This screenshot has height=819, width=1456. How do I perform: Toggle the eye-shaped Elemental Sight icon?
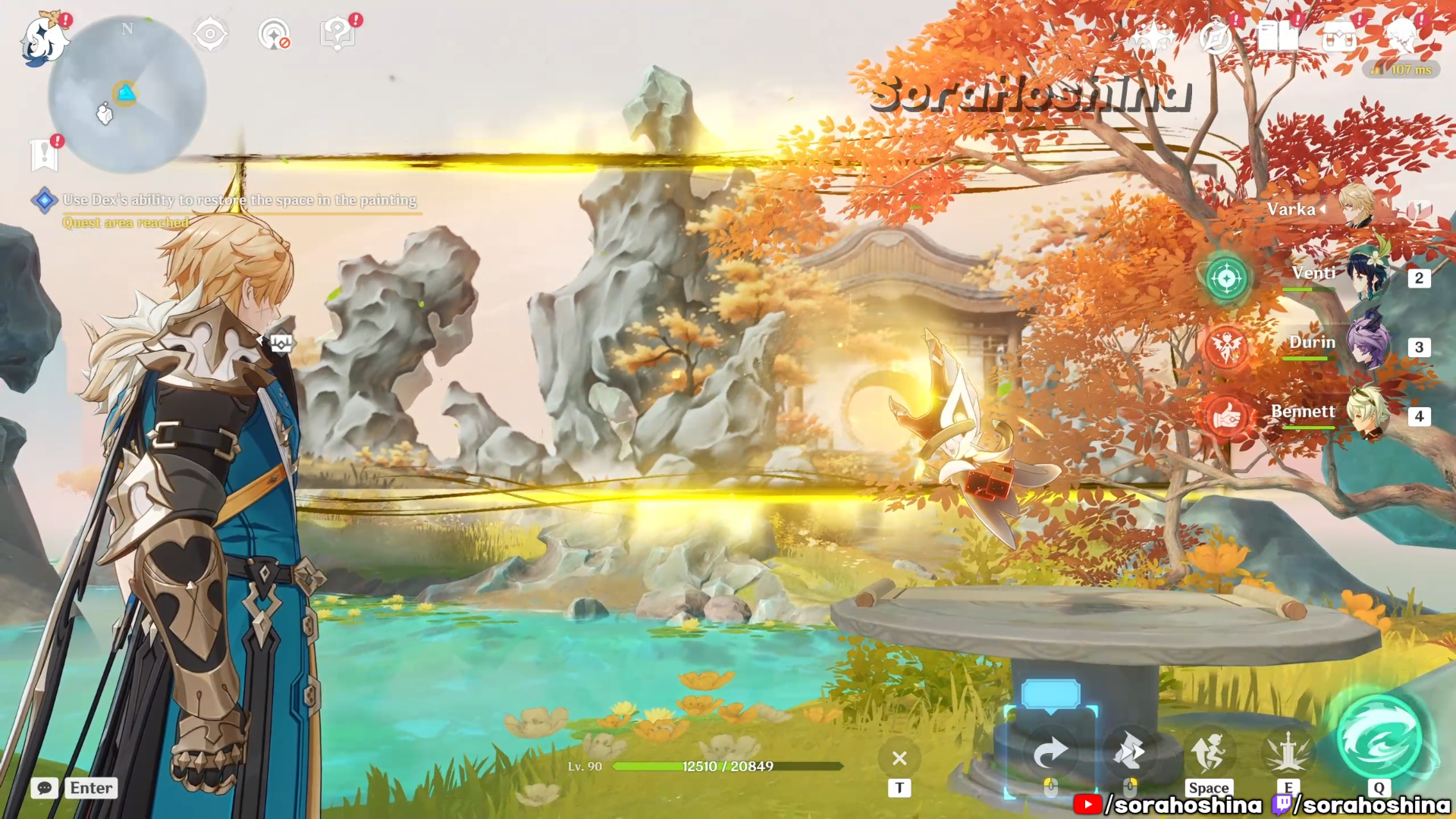point(210,34)
